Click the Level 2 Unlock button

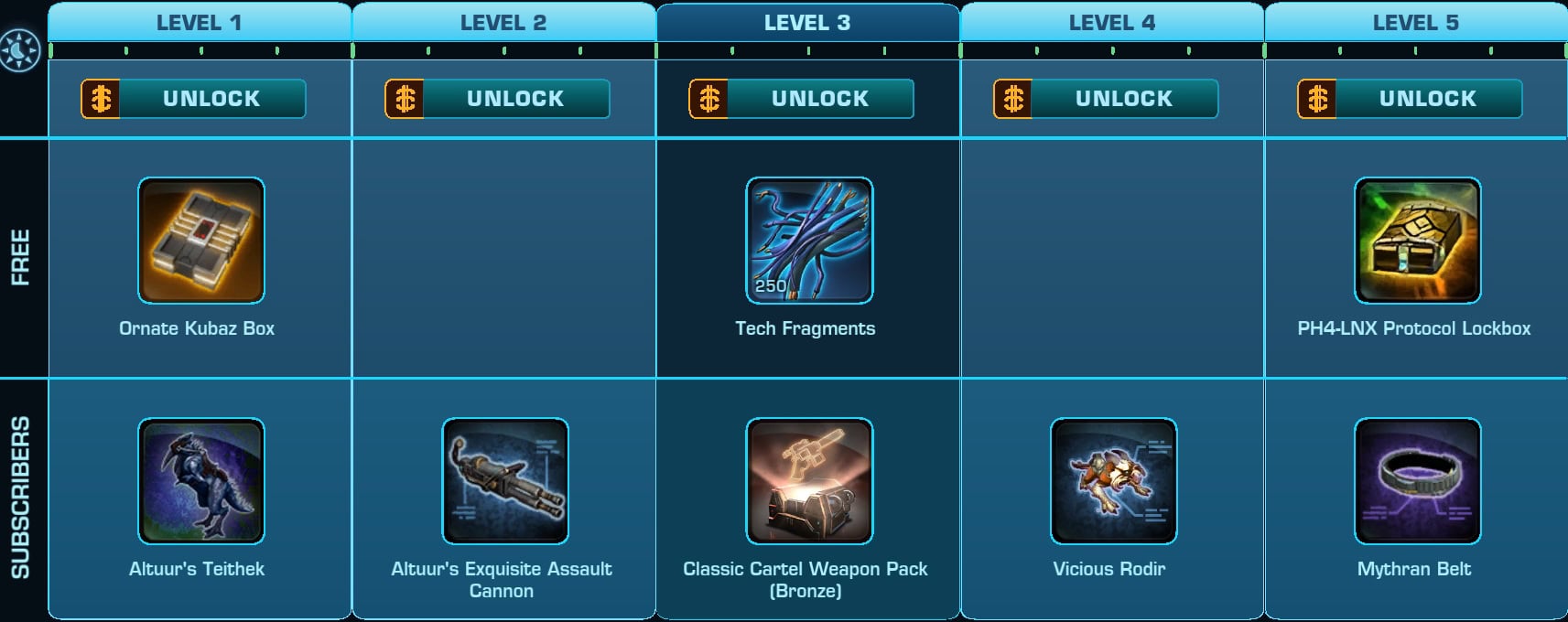[498, 99]
